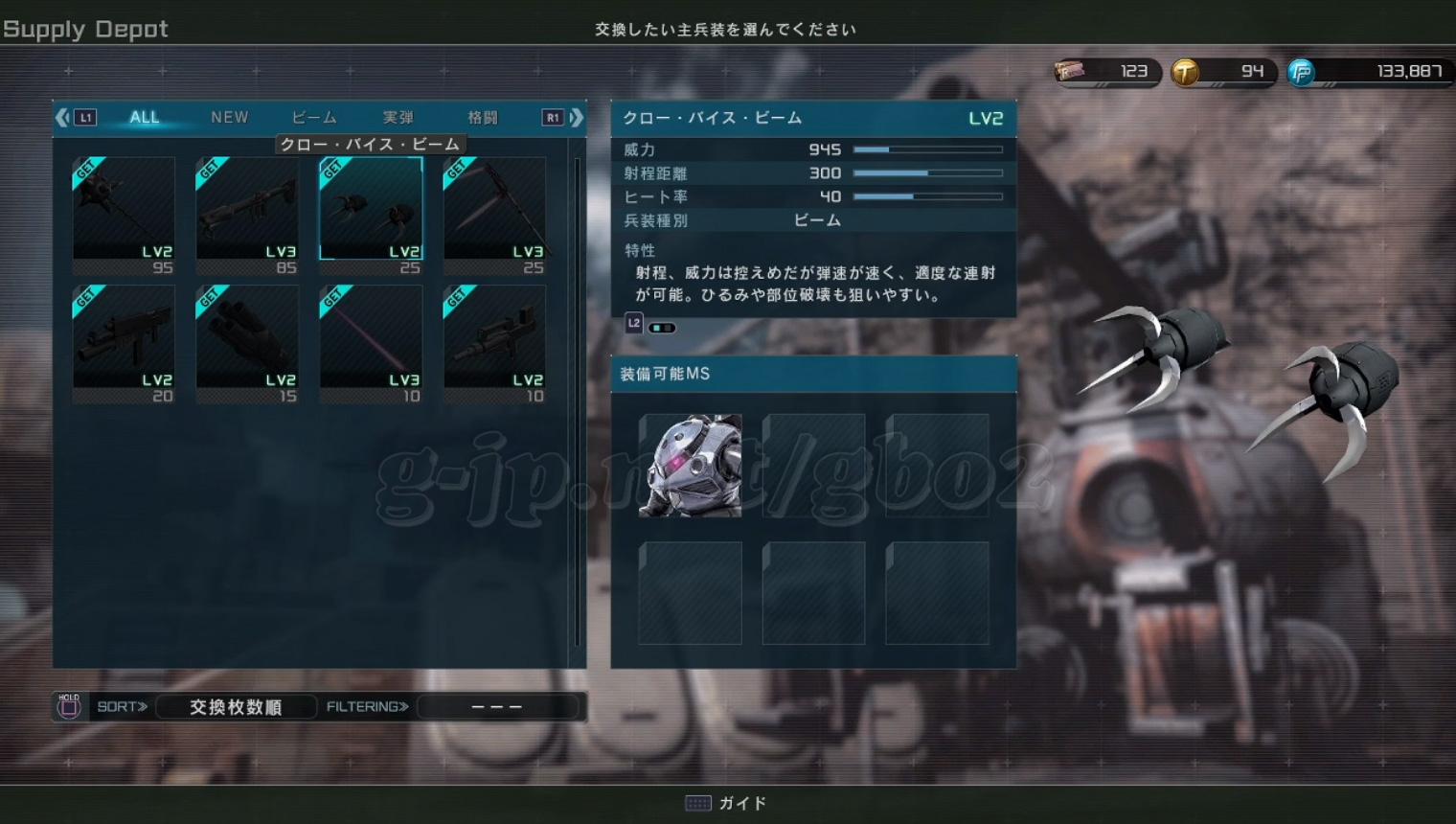Choose the LV3 bazooka costing 85
This screenshot has width=1456, height=824.
[x=247, y=215]
